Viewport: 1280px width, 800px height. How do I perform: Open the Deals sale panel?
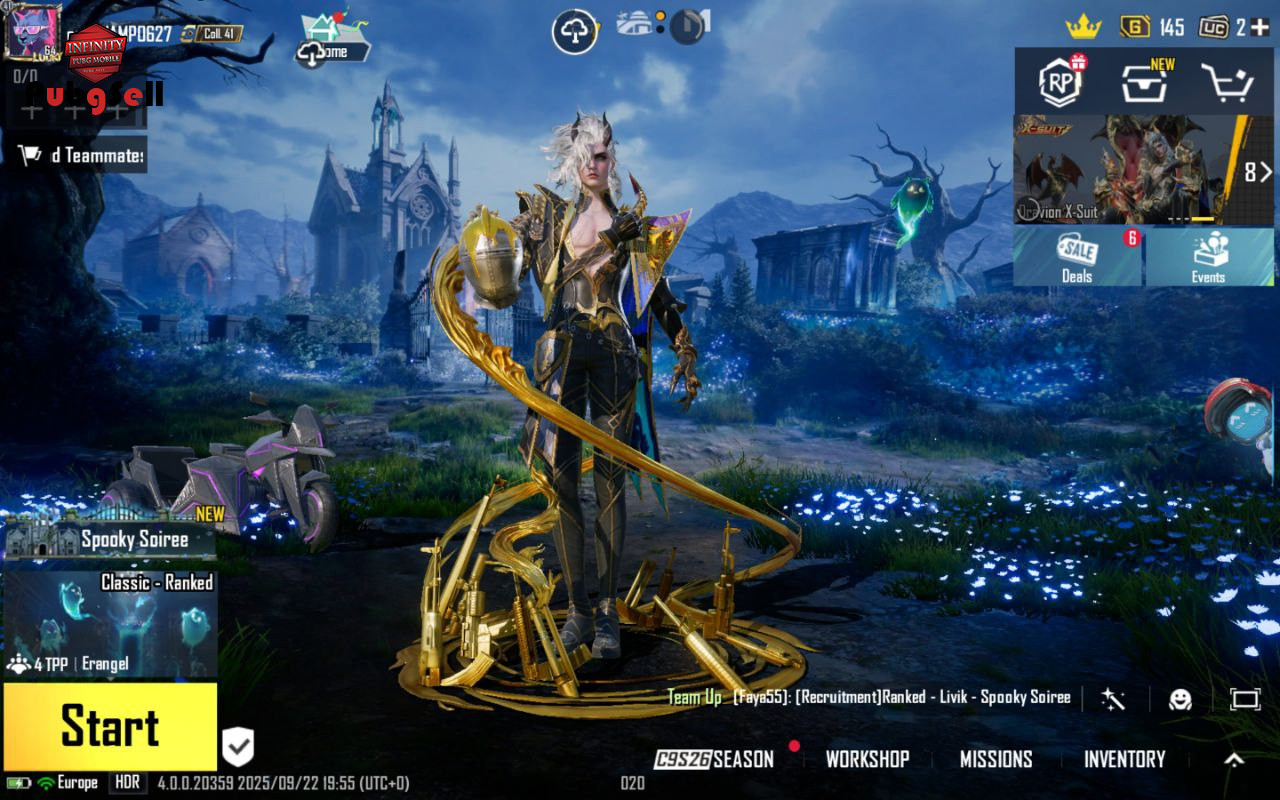tap(1077, 257)
